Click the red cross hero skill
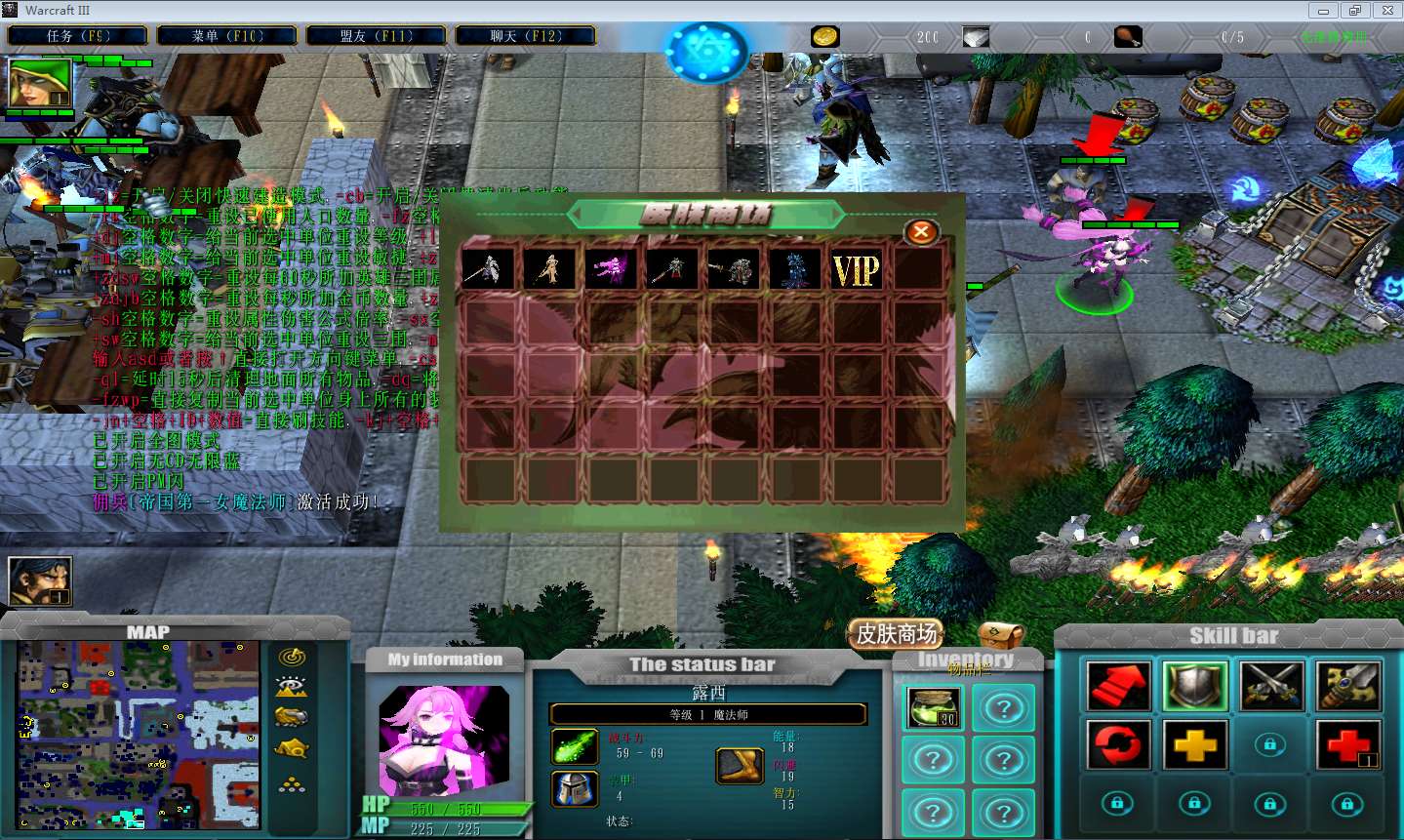 click(x=1347, y=746)
